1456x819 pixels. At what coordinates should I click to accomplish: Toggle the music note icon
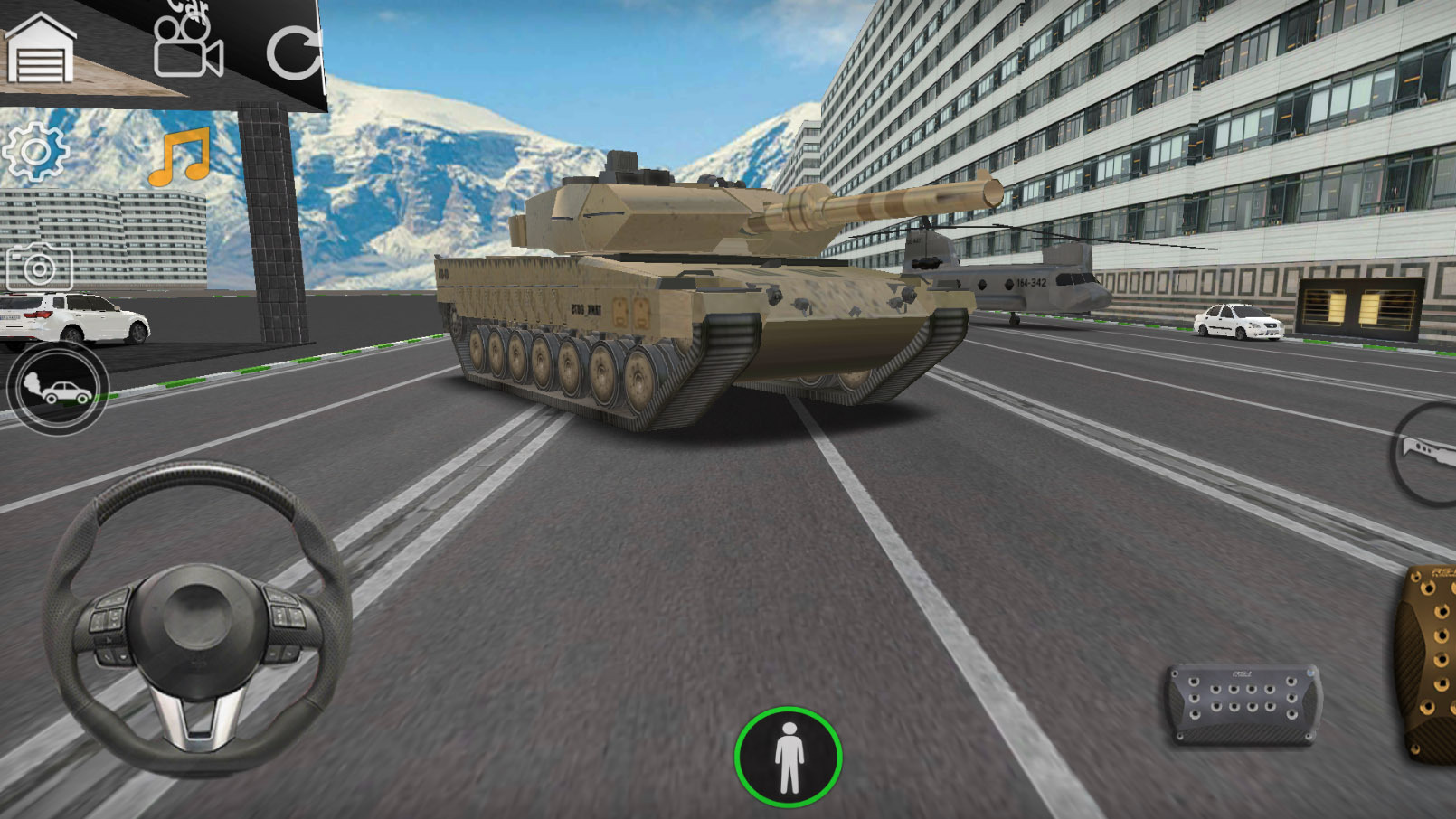pyautogui.click(x=180, y=157)
